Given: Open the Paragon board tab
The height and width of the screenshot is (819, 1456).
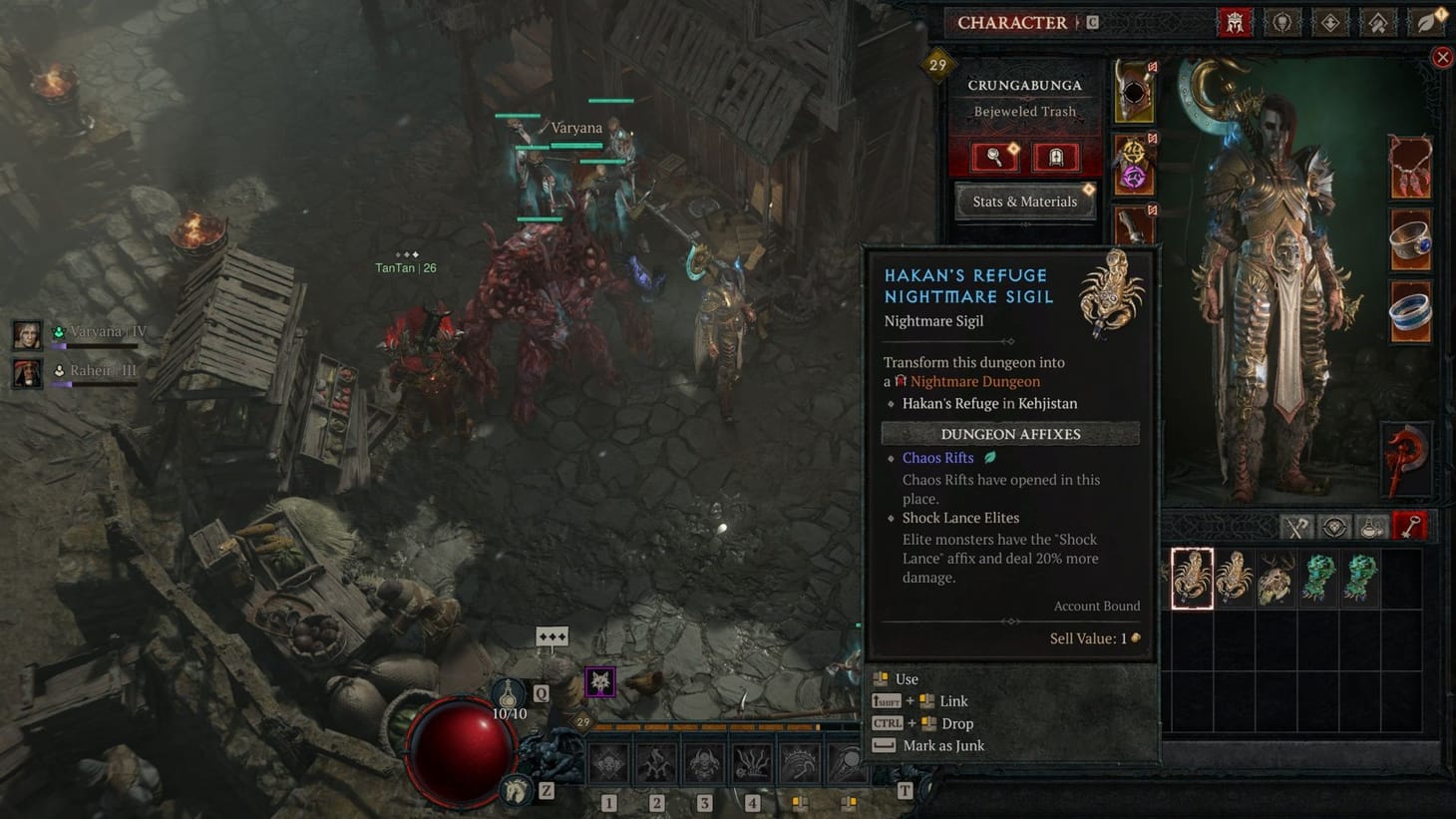Looking at the screenshot, I should [1330, 22].
